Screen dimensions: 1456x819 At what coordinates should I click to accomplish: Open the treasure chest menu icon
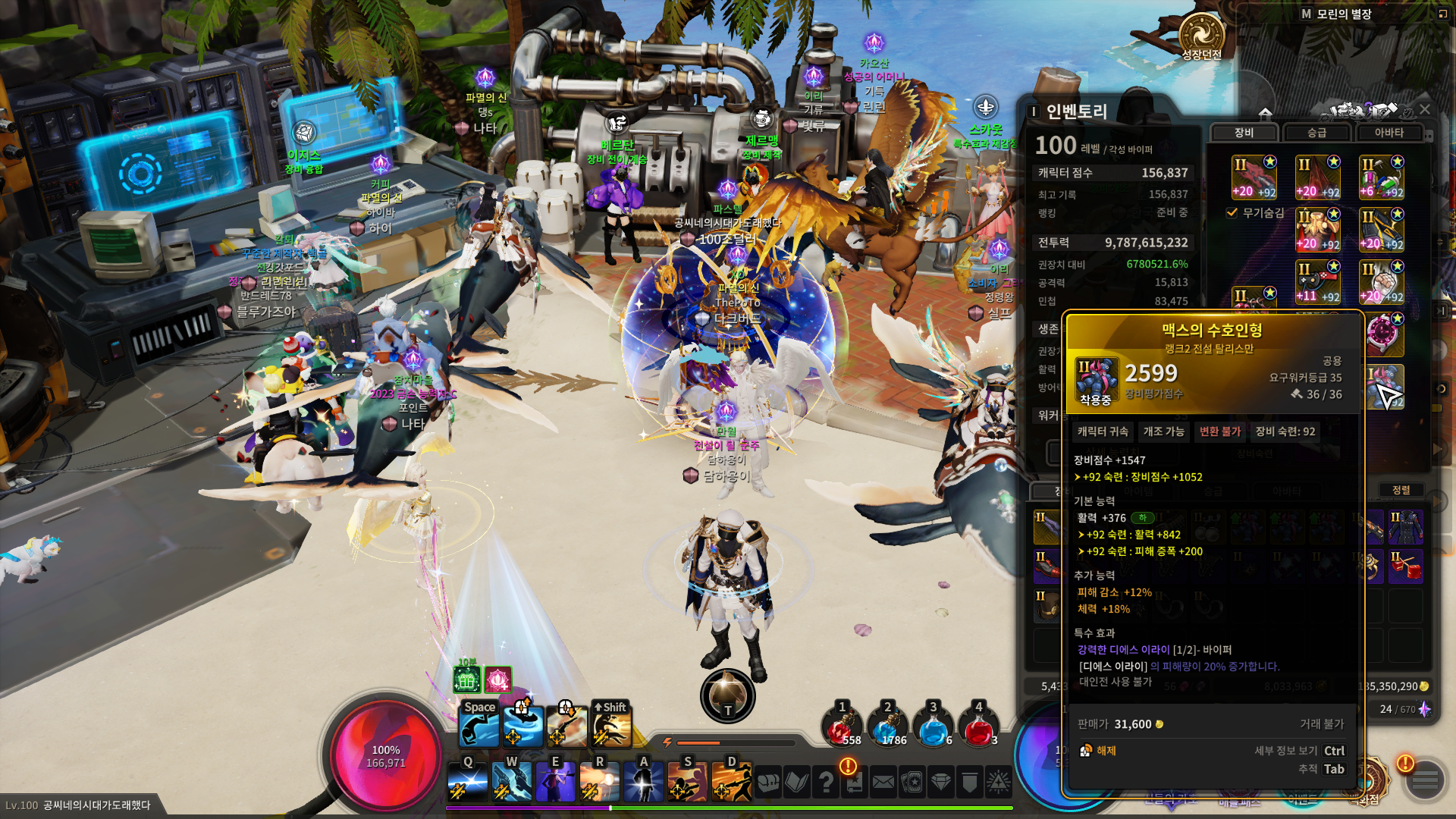(x=768, y=782)
